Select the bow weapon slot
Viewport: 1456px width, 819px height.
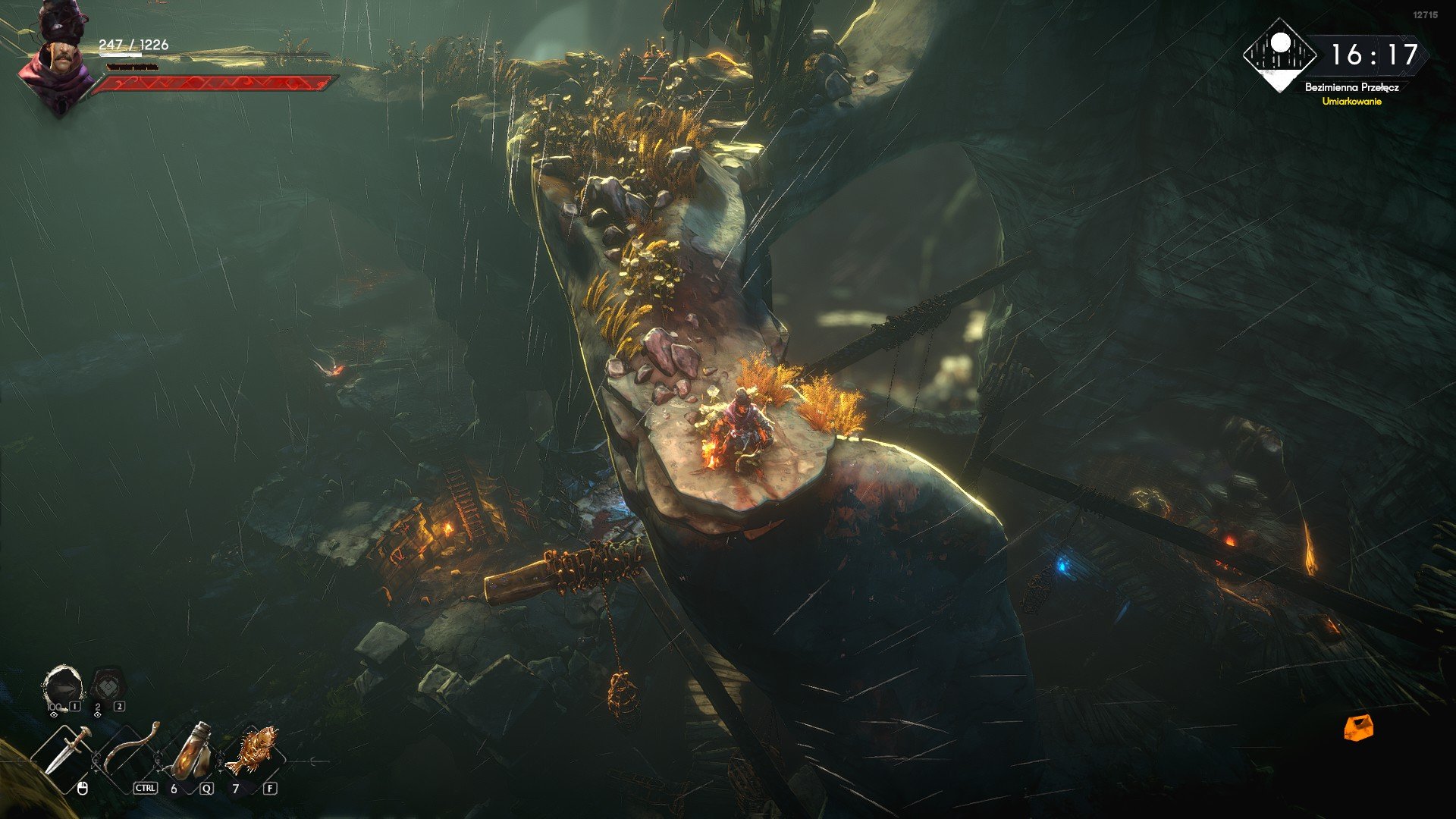click(130, 749)
